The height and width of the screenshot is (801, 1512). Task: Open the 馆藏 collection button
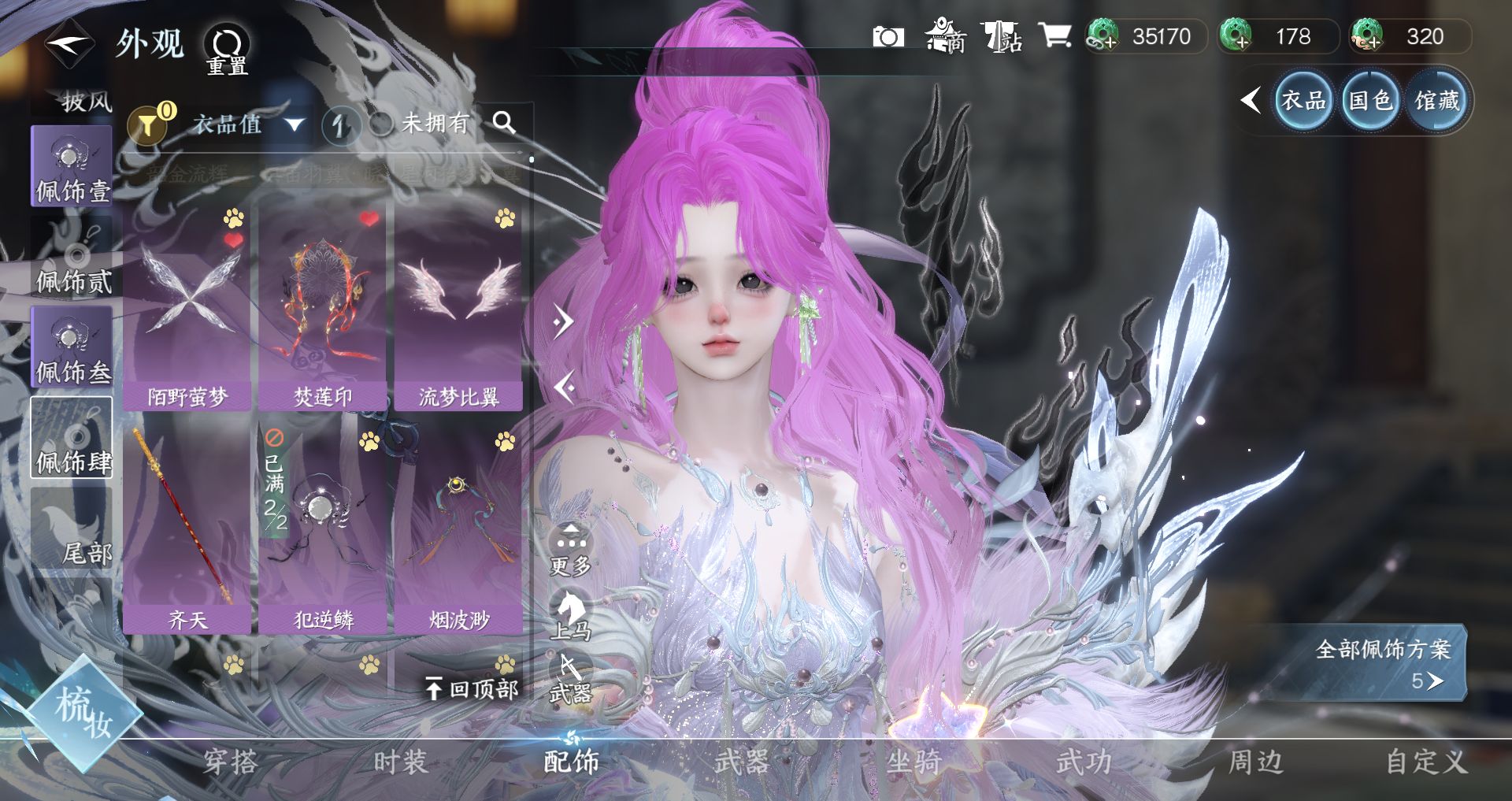[x=1437, y=101]
